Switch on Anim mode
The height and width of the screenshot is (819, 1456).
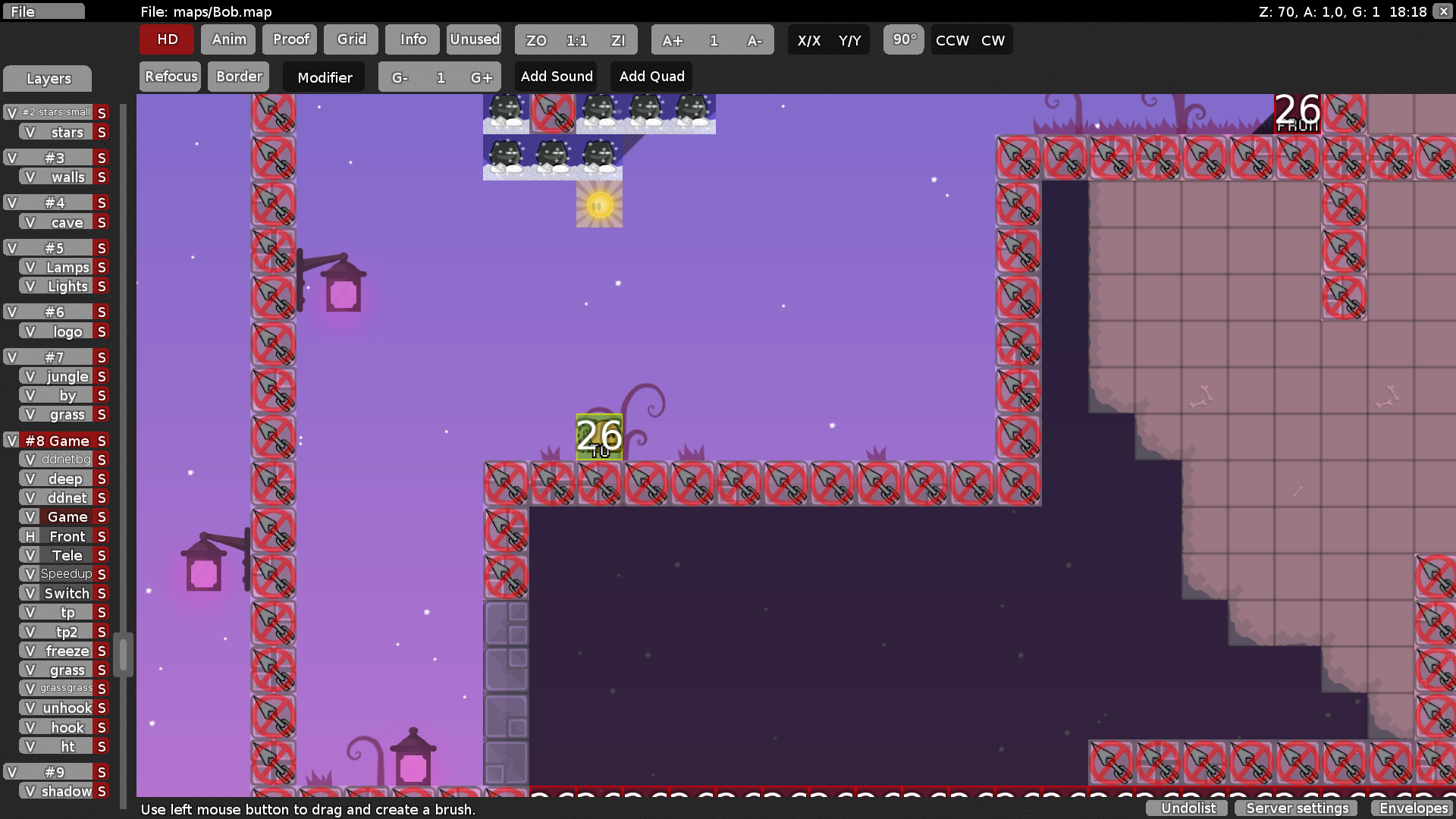(227, 39)
